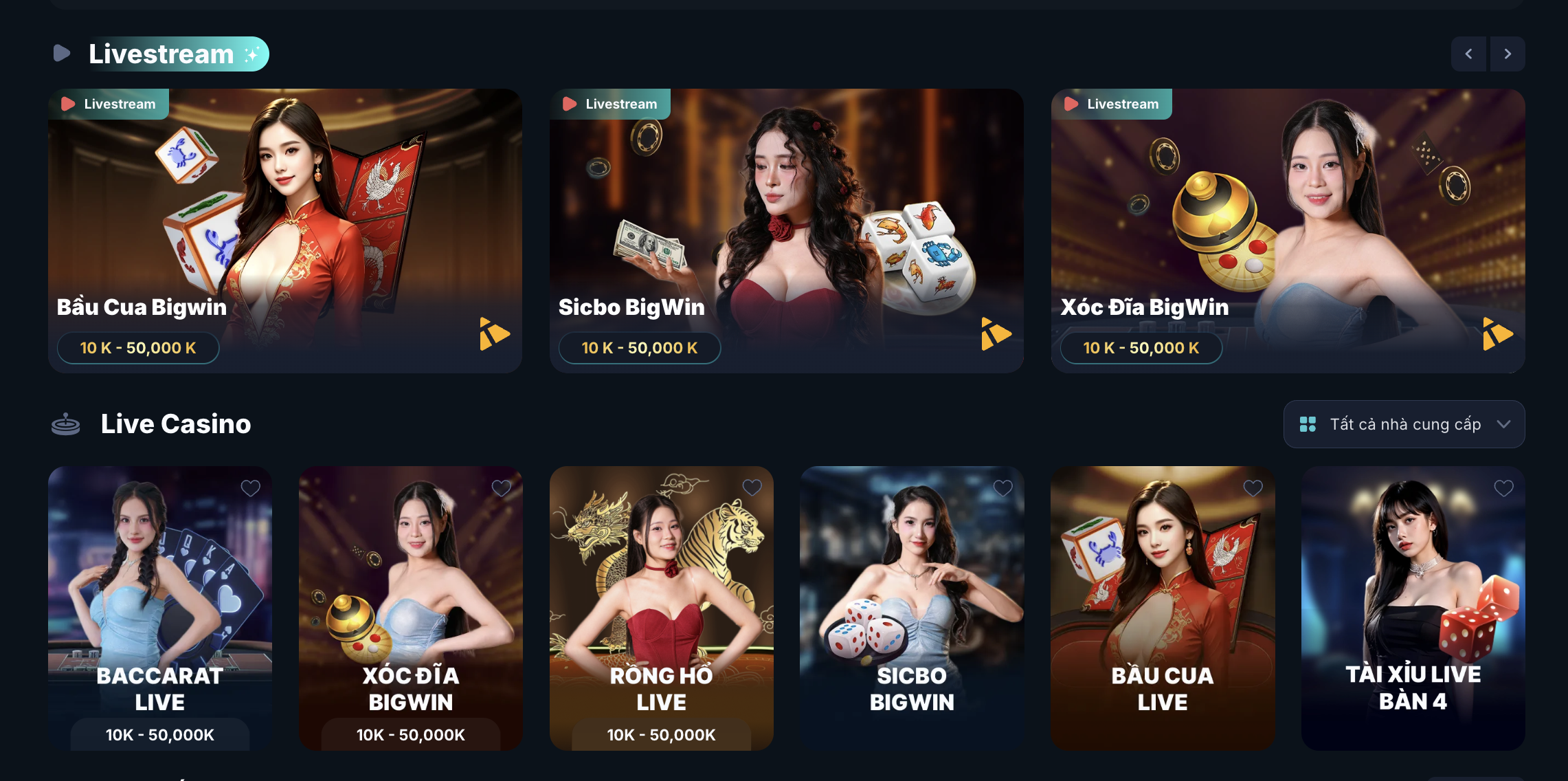Click the Livestream badge on Bầu Cua Bigwin
The height and width of the screenshot is (781, 1568).
[x=109, y=104]
